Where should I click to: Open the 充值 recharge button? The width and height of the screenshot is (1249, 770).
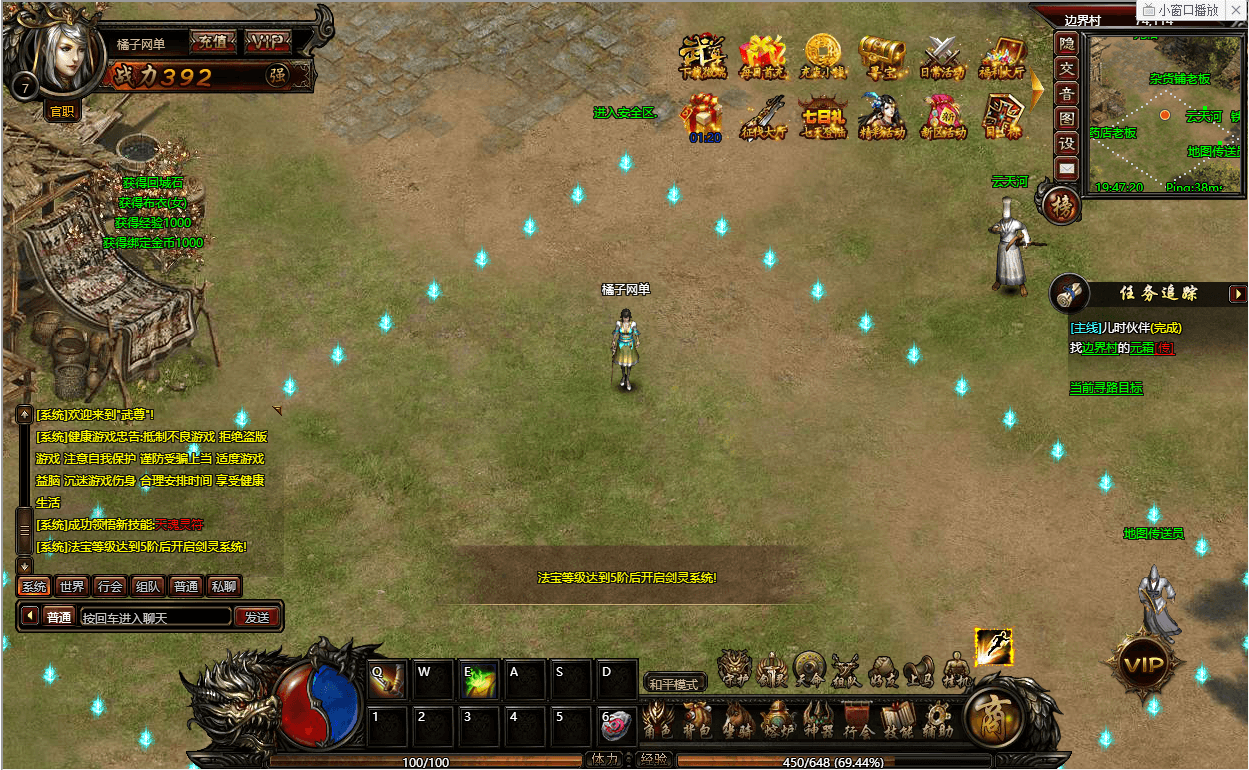[212, 42]
